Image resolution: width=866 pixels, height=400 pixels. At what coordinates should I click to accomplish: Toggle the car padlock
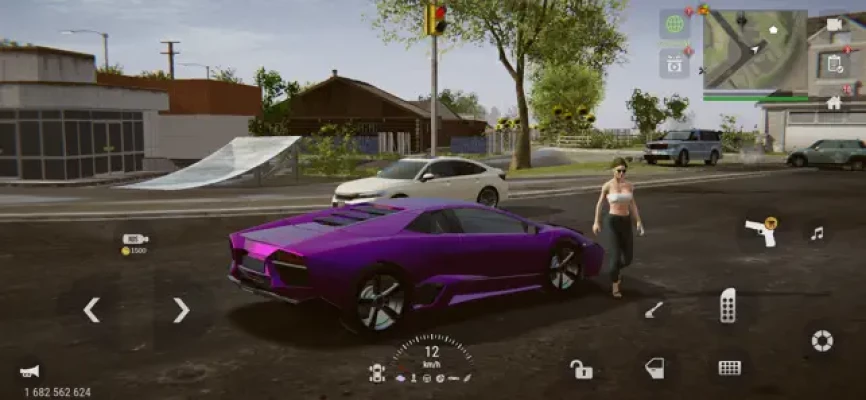point(581,369)
